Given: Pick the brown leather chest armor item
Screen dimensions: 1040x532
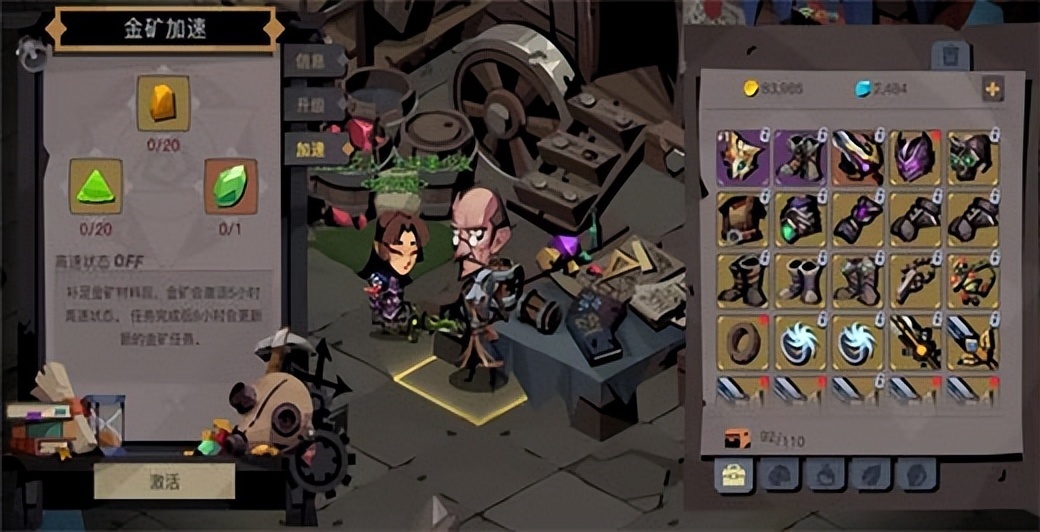Looking at the screenshot, I should 742,219.
